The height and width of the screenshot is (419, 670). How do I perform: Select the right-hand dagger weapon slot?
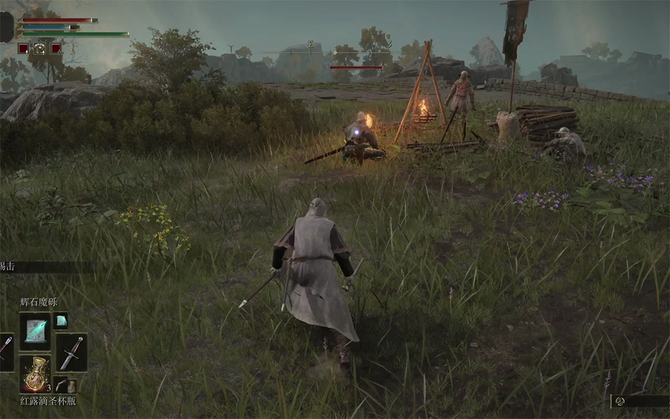[71, 352]
